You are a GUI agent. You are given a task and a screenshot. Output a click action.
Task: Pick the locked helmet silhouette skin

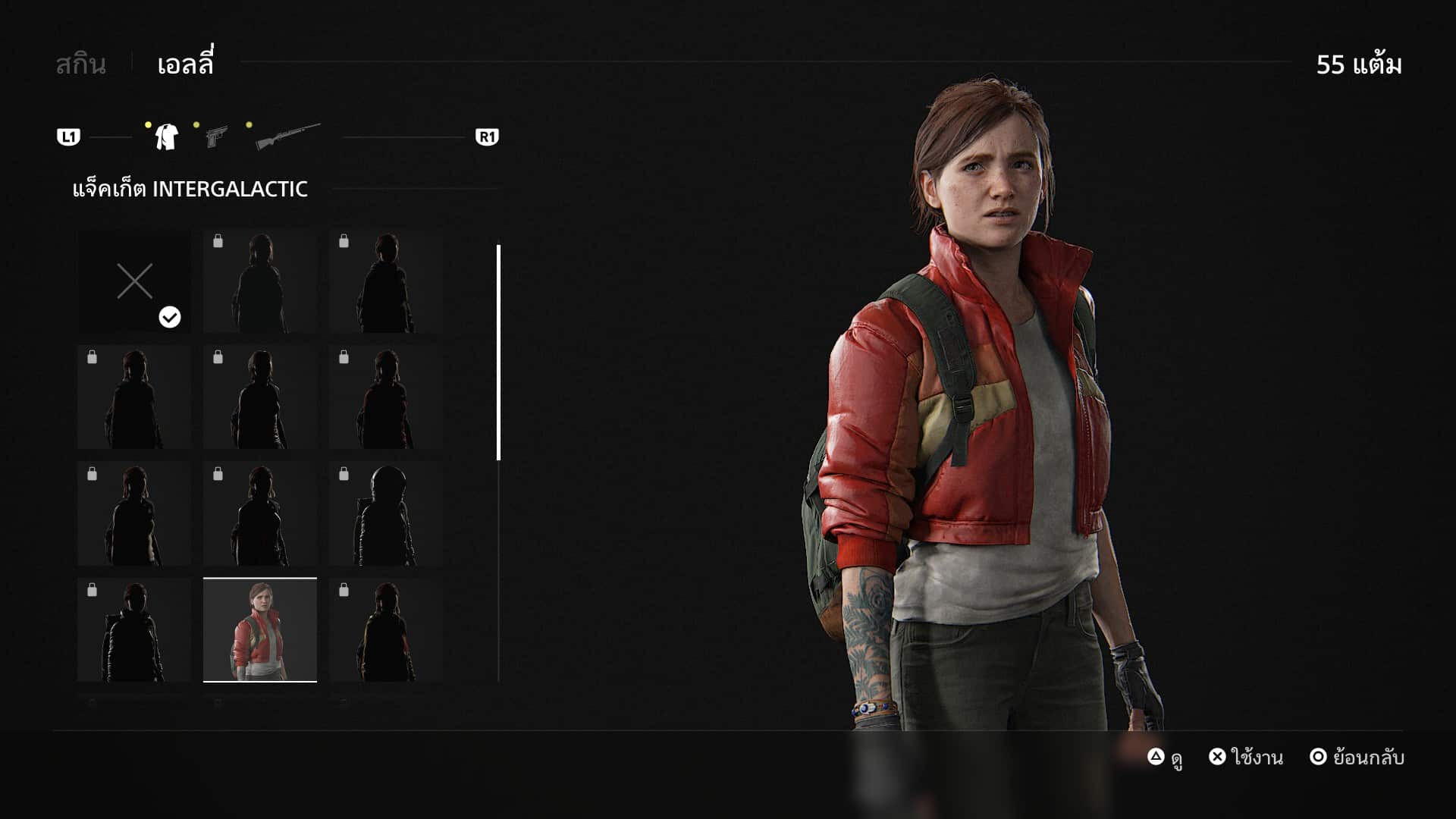click(386, 514)
